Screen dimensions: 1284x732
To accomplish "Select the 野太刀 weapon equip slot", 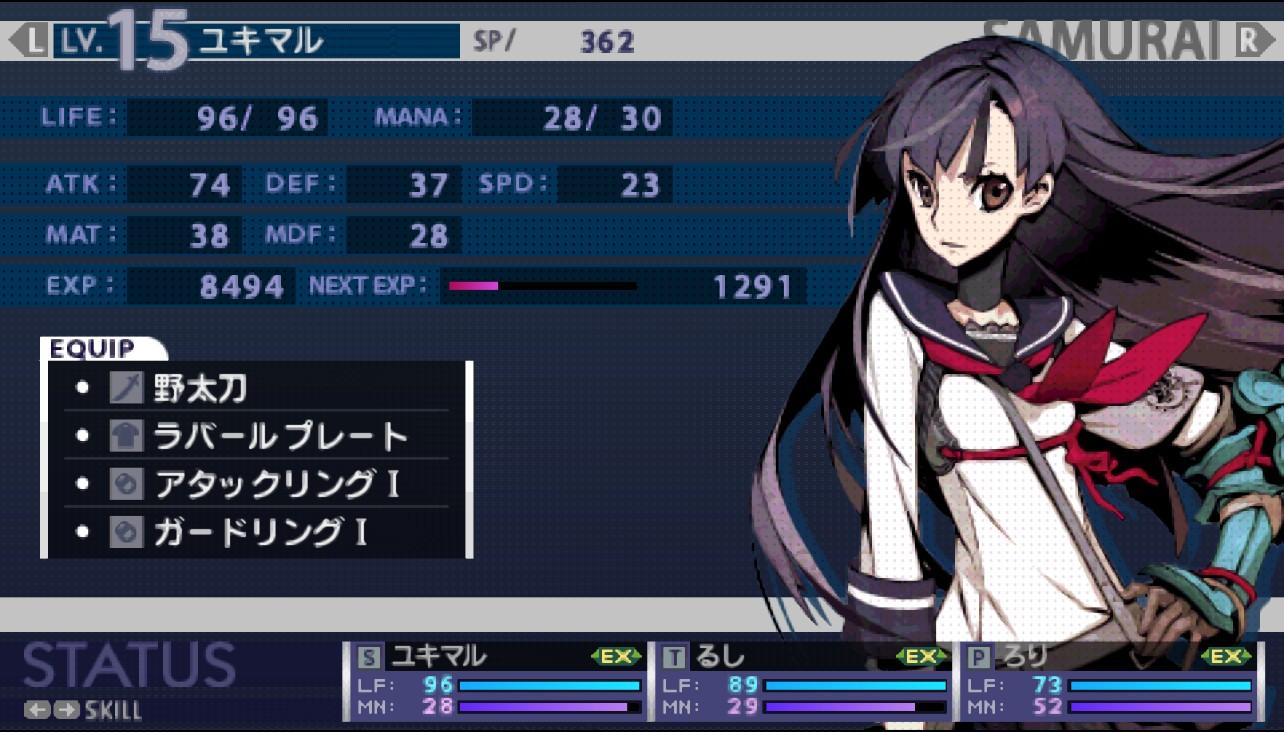I will 255,388.
